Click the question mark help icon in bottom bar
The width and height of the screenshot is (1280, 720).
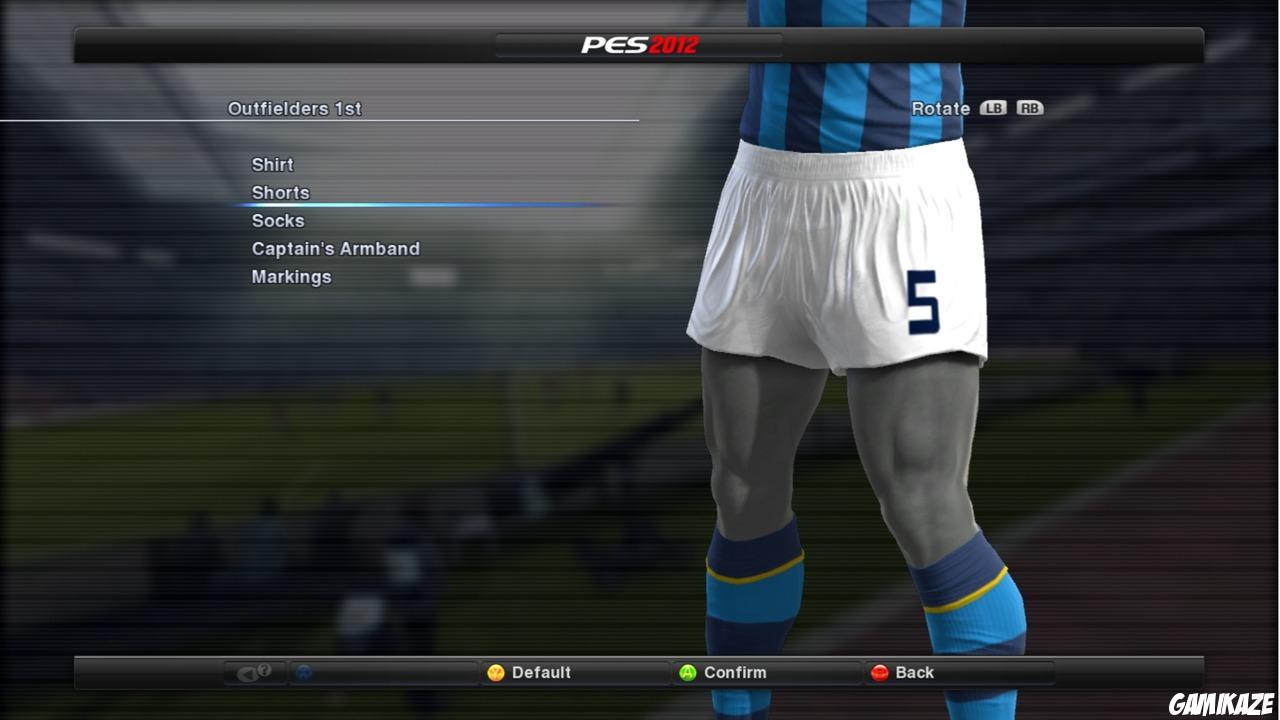click(x=262, y=672)
